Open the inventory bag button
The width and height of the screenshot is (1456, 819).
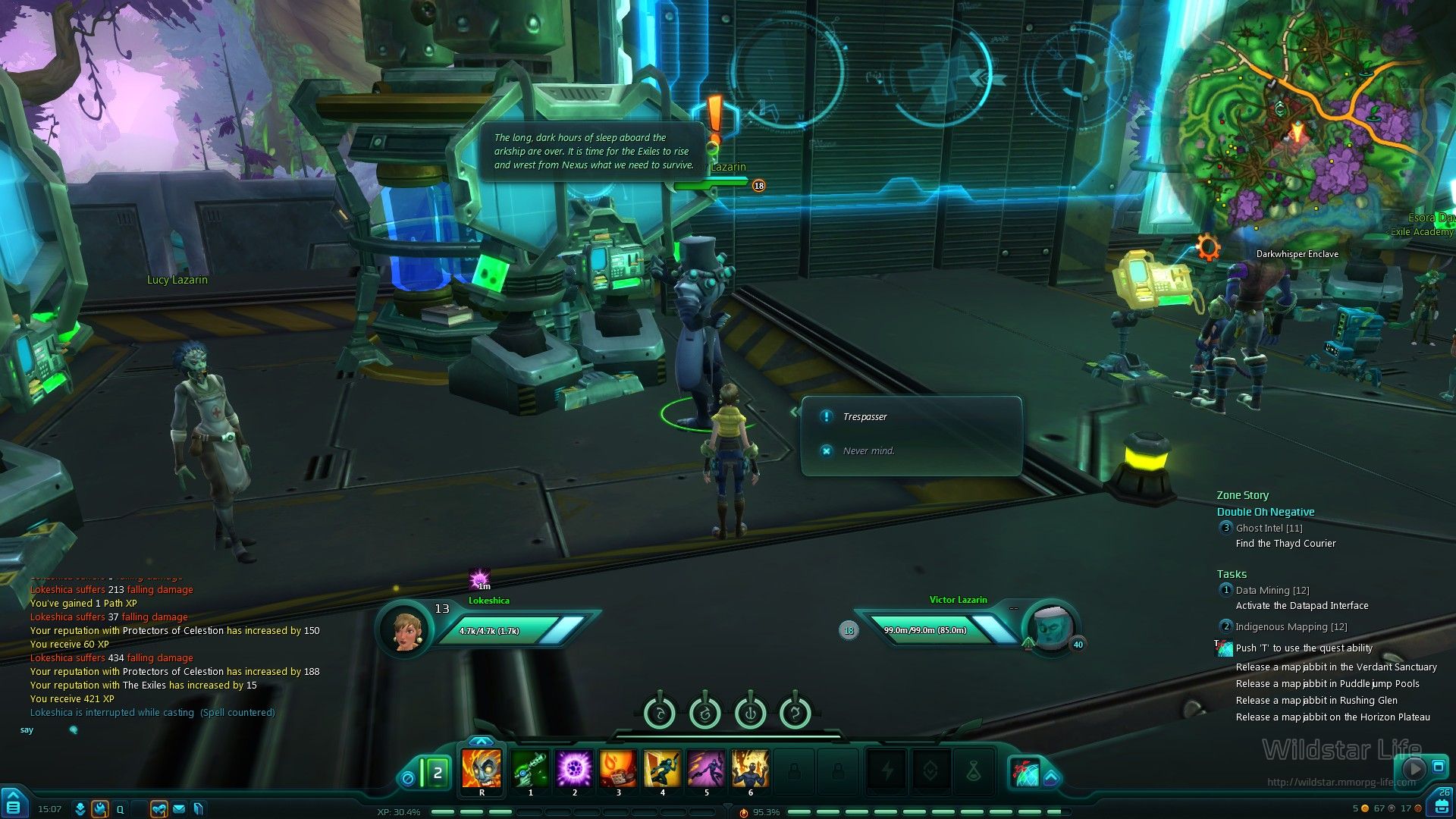[x=1441, y=804]
